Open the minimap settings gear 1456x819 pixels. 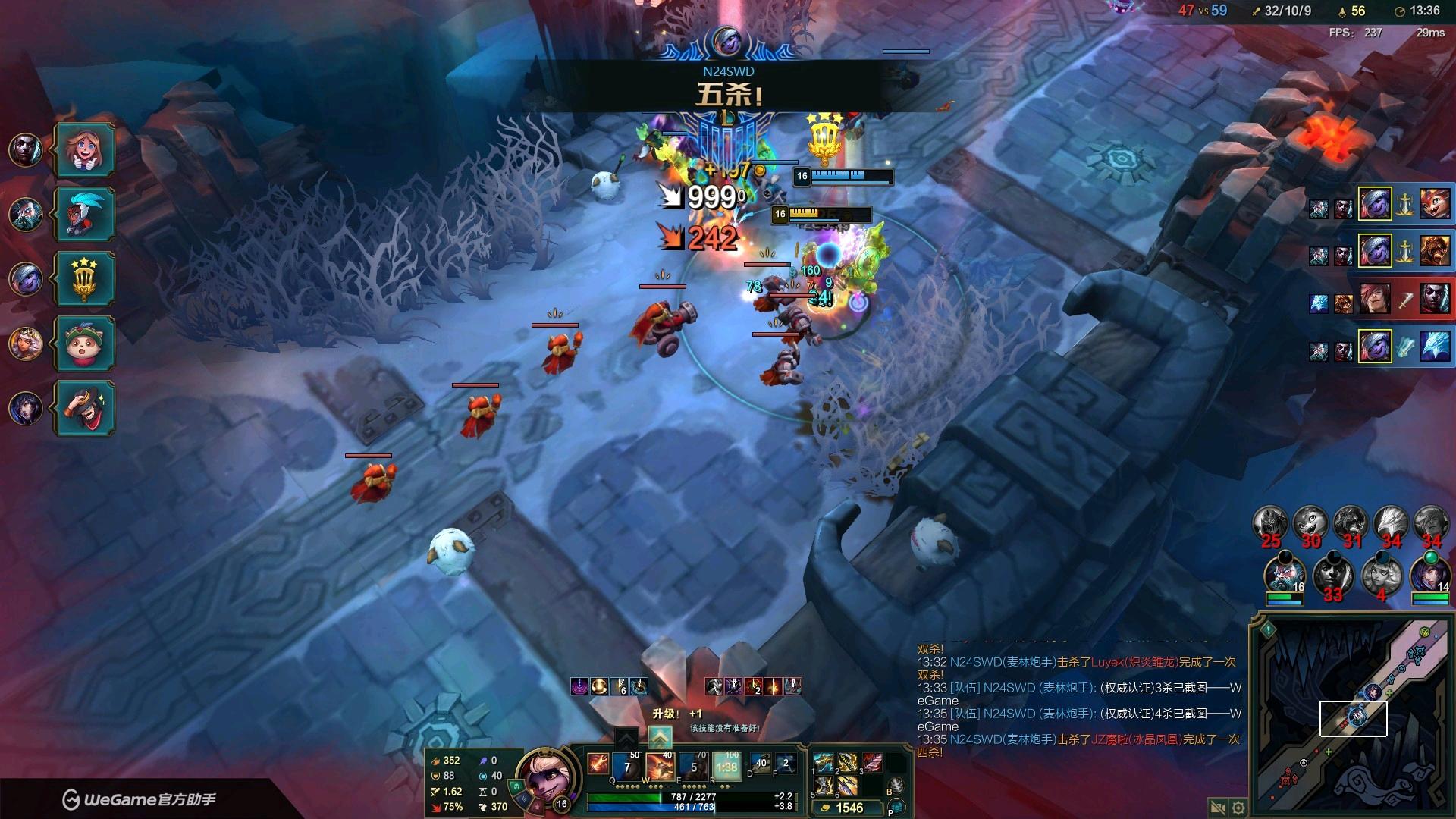coord(1238,808)
